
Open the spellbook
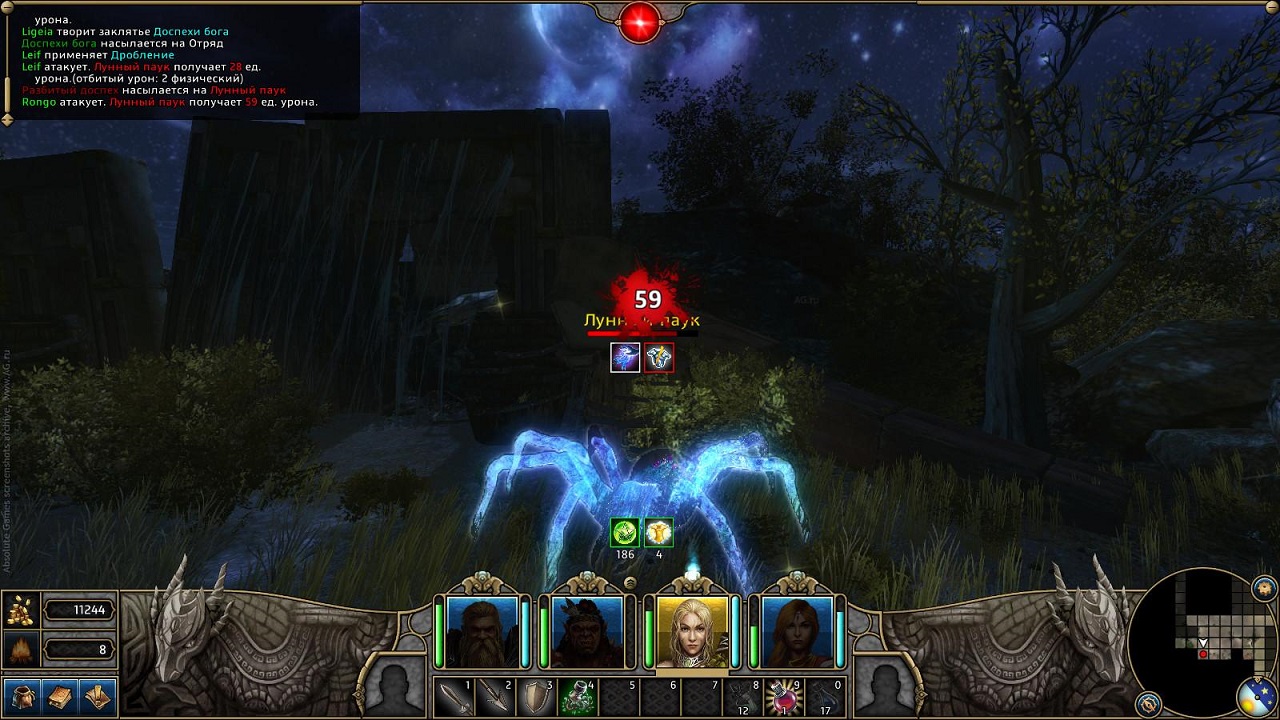click(60, 695)
